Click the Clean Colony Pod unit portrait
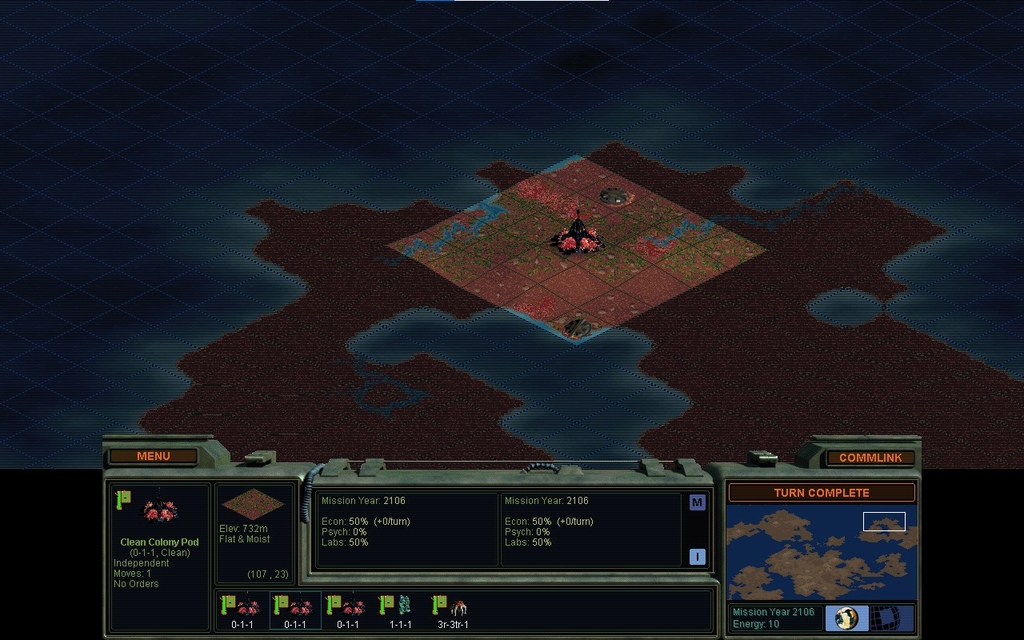The image size is (1024, 640). click(160, 512)
